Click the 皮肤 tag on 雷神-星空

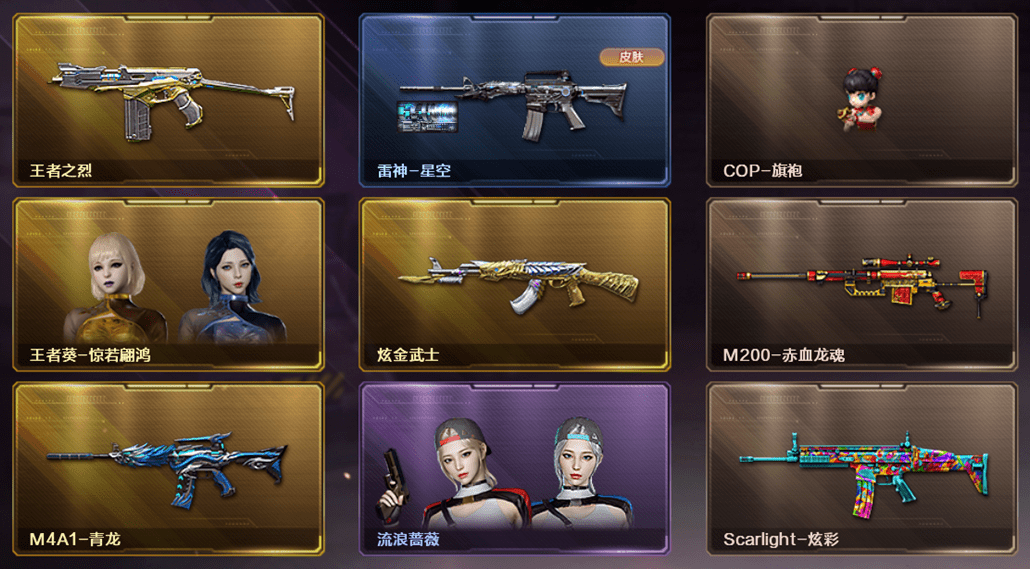[632, 57]
